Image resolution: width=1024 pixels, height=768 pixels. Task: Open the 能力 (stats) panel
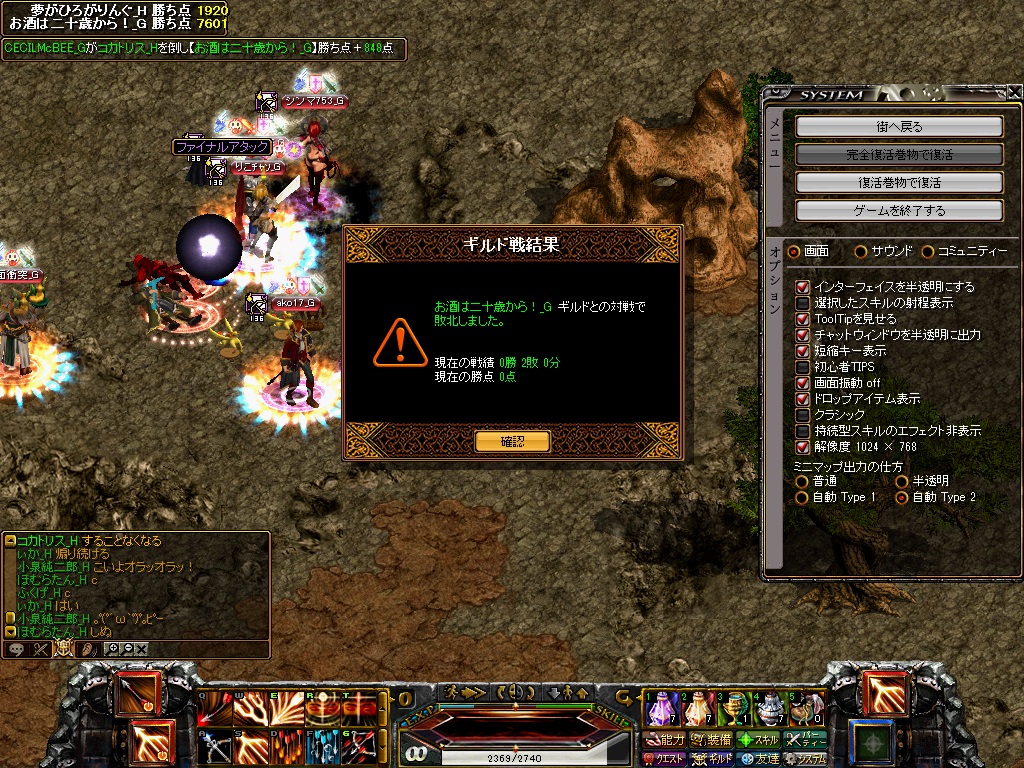pyautogui.click(x=664, y=740)
